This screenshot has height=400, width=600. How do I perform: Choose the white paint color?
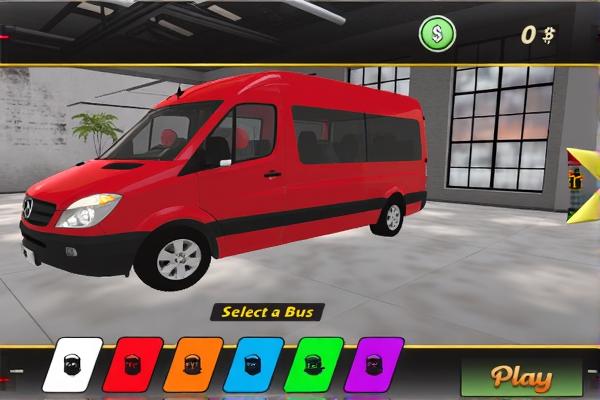(x=72, y=365)
